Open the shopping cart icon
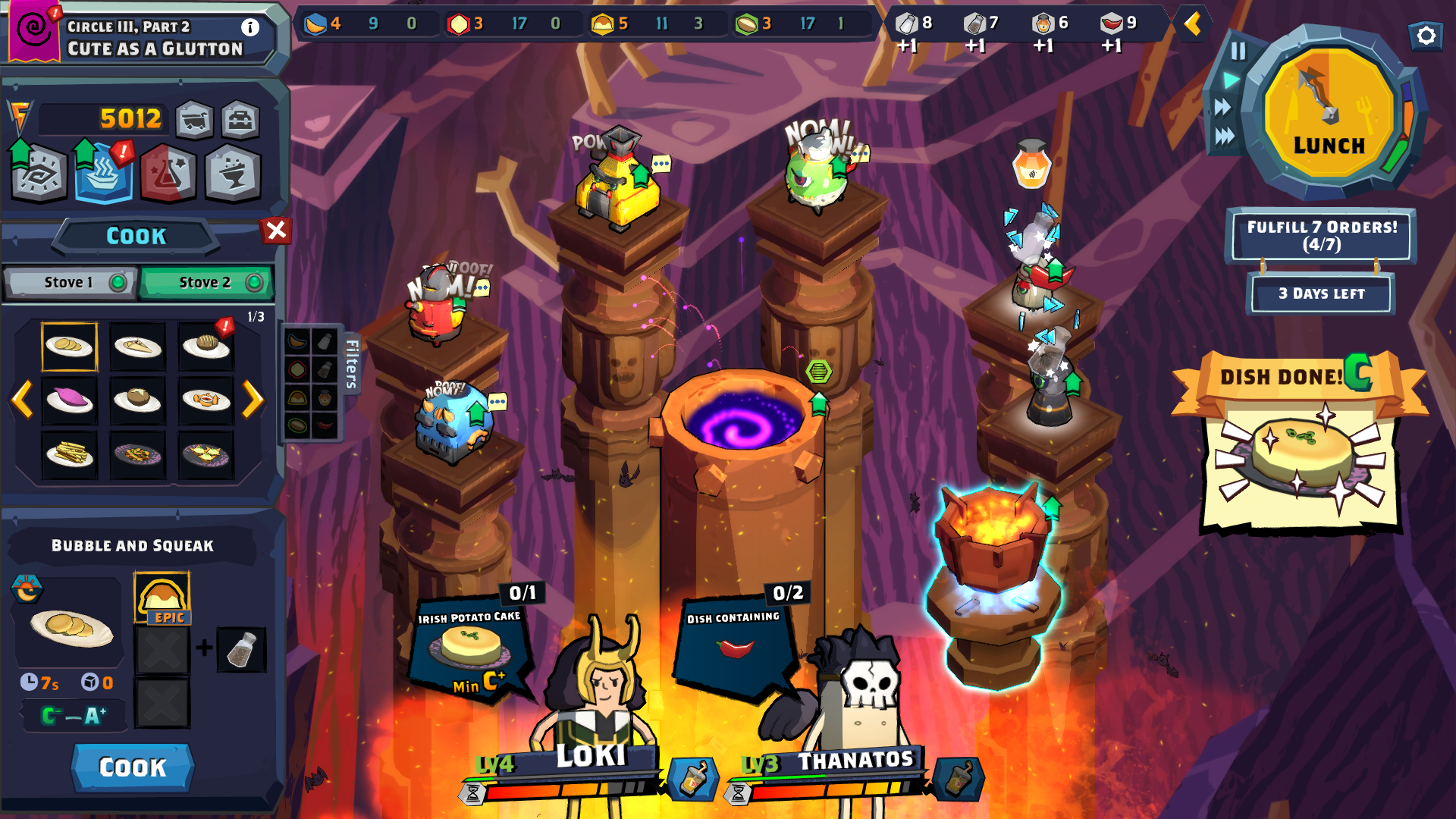1456x819 pixels. click(195, 120)
